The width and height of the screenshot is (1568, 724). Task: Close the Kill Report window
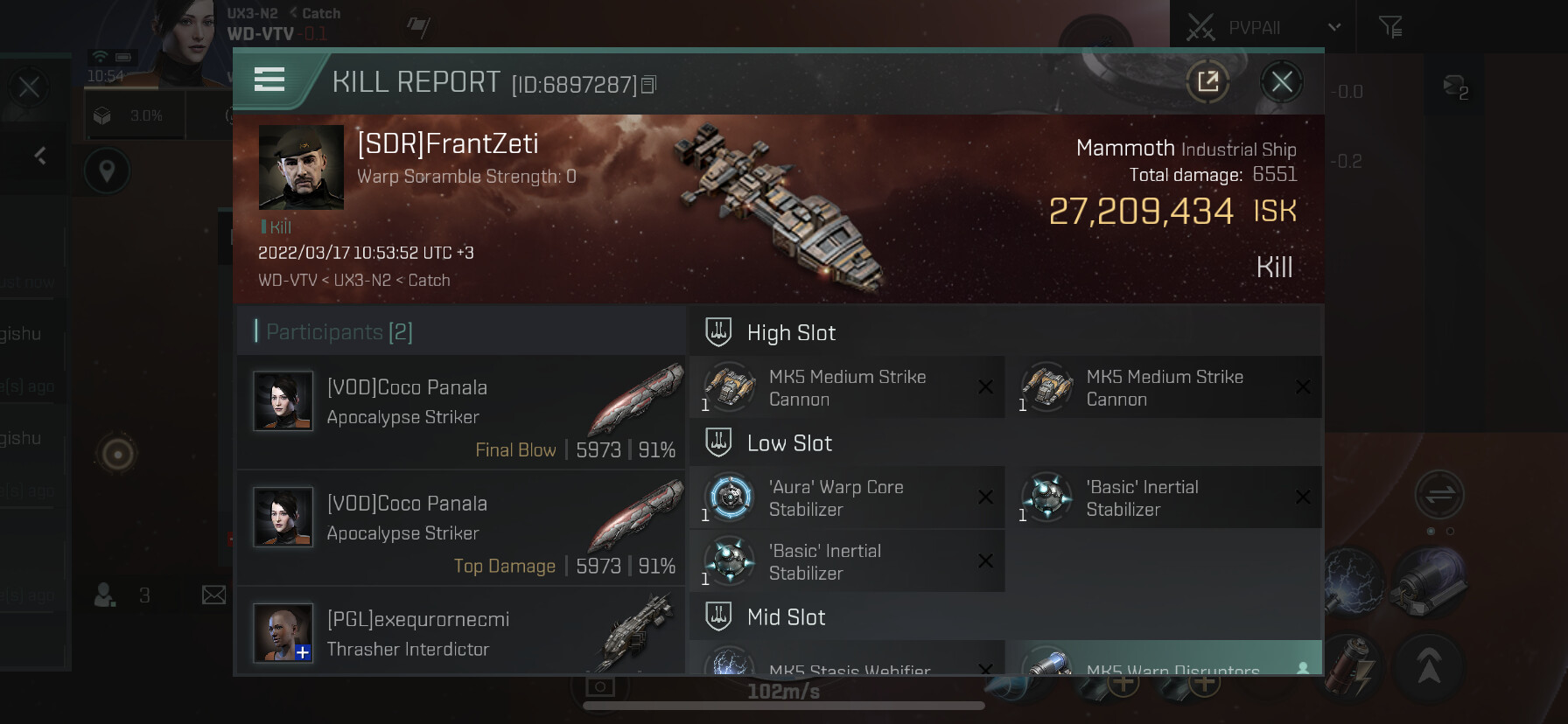[x=1281, y=82]
